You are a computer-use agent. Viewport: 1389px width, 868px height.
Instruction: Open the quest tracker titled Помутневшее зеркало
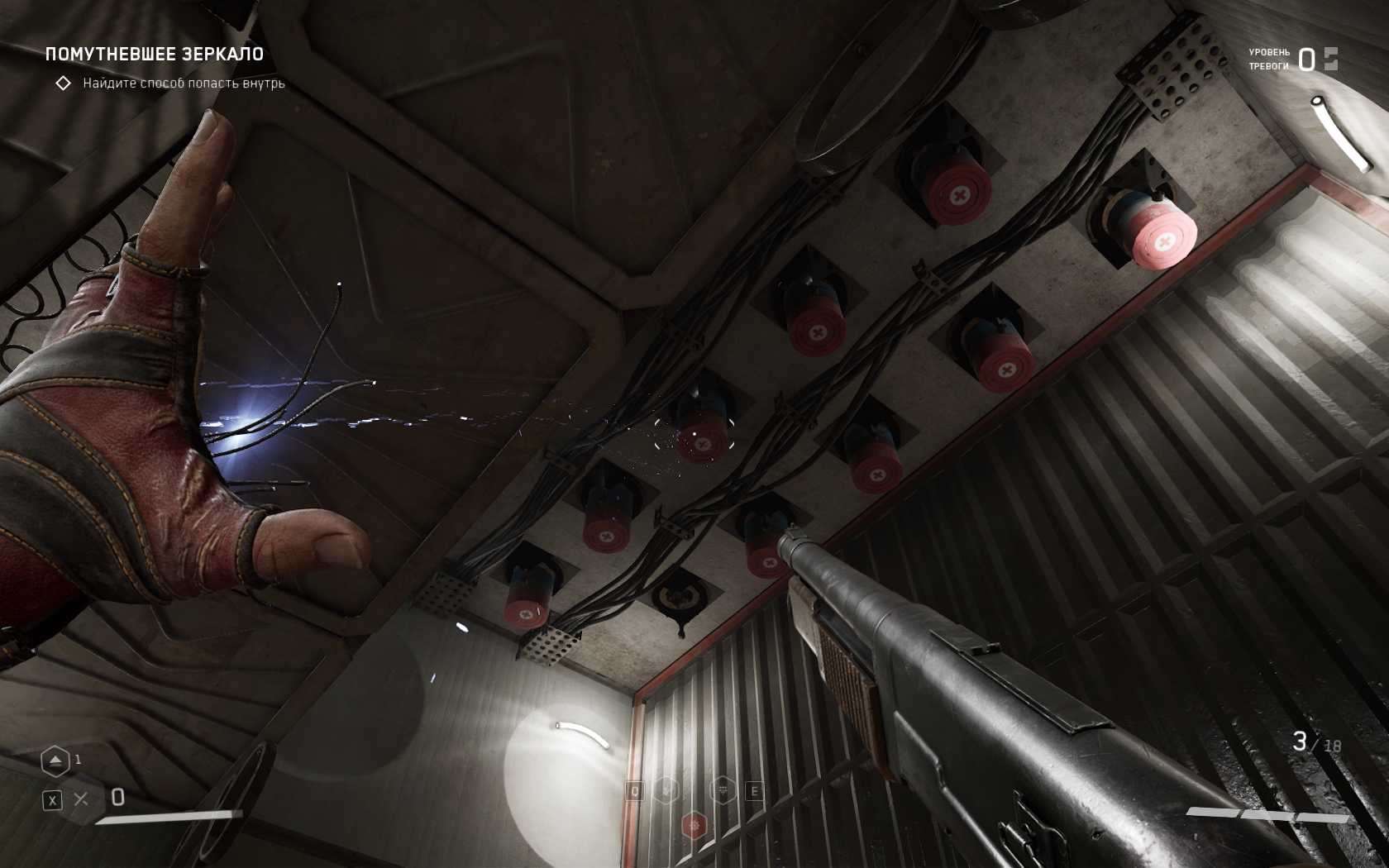tap(155, 55)
